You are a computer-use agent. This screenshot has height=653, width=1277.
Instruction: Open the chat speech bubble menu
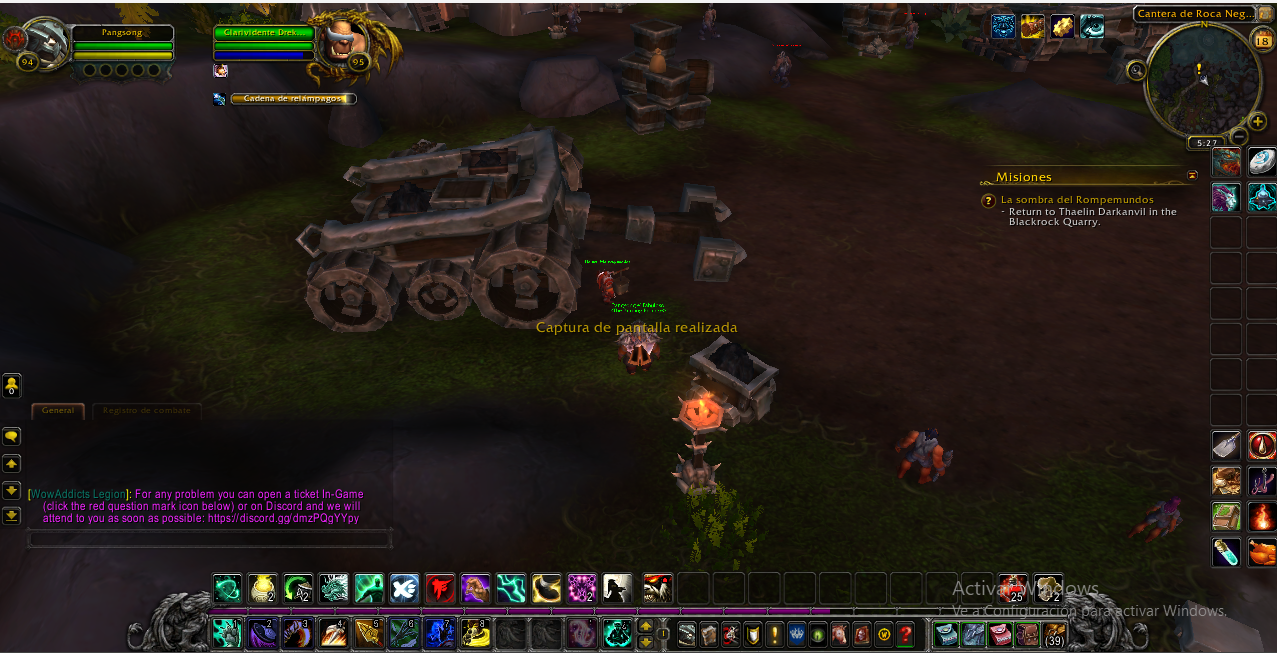tap(12, 437)
